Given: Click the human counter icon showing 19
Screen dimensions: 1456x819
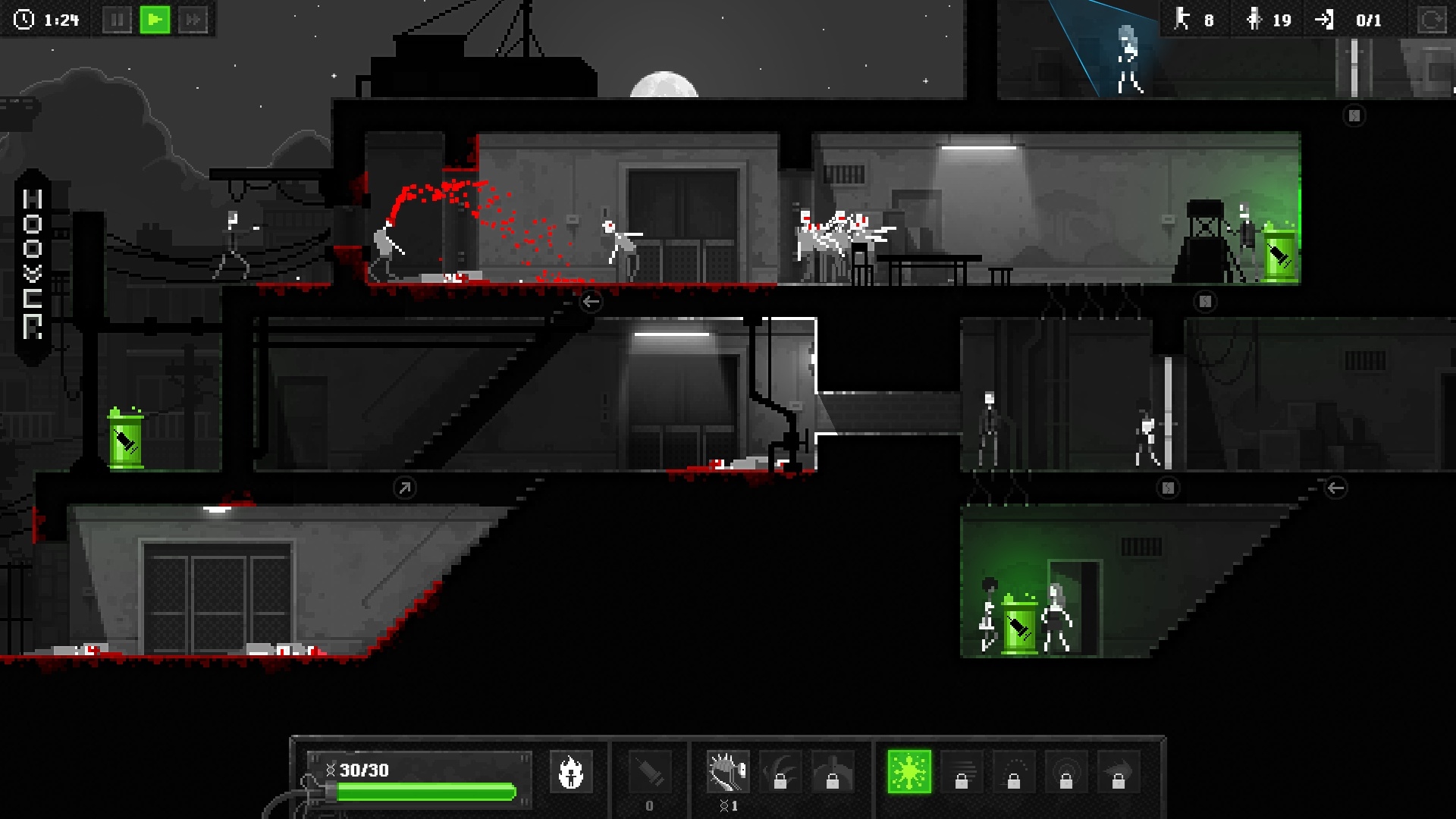Looking at the screenshot, I should point(1254,20).
